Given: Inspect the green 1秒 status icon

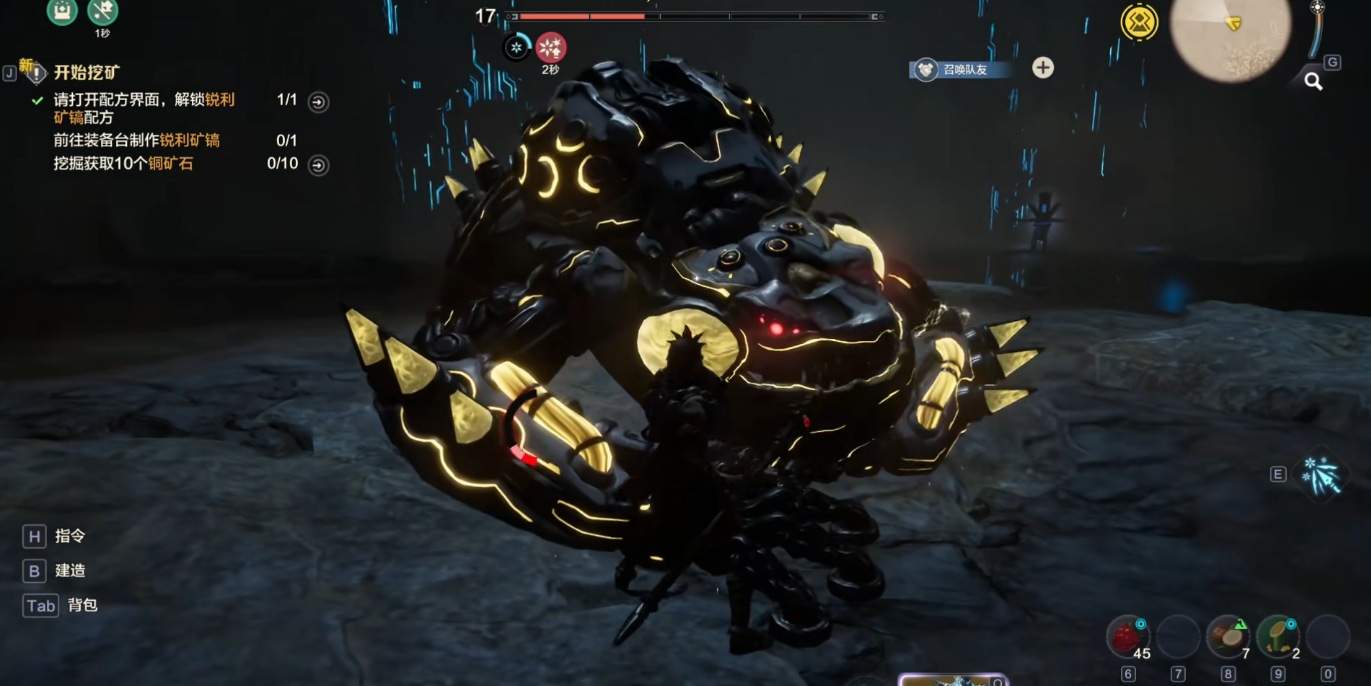Looking at the screenshot, I should click(103, 12).
